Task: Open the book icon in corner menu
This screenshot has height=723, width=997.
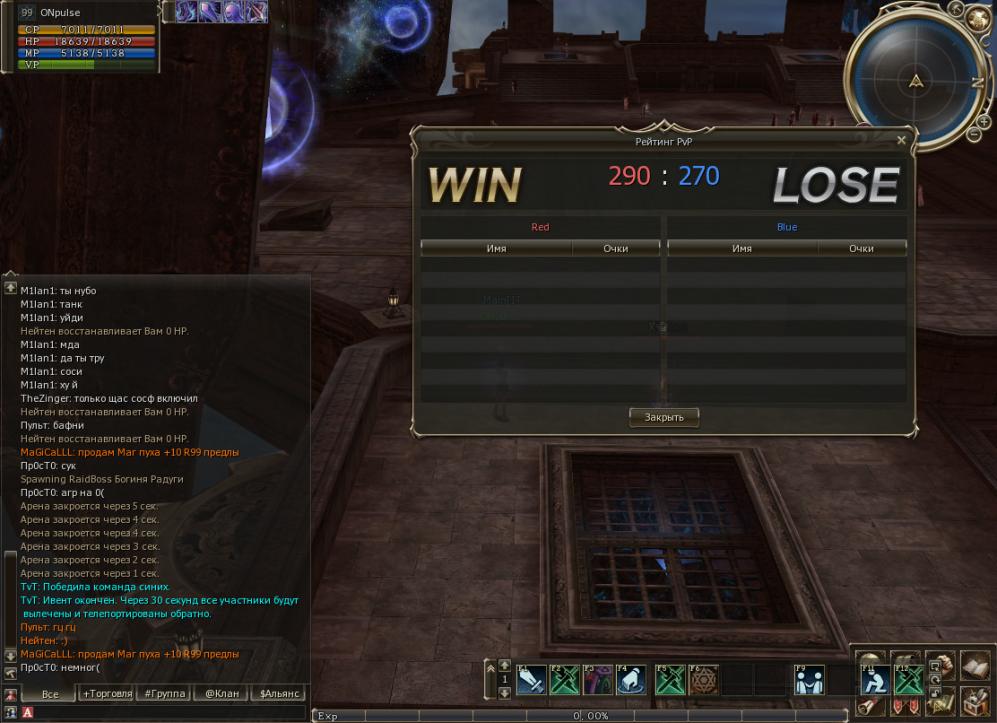Action: coord(975,666)
